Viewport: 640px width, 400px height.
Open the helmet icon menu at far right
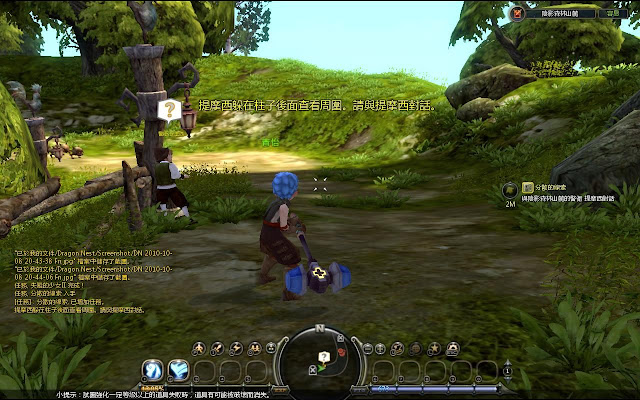(451, 348)
